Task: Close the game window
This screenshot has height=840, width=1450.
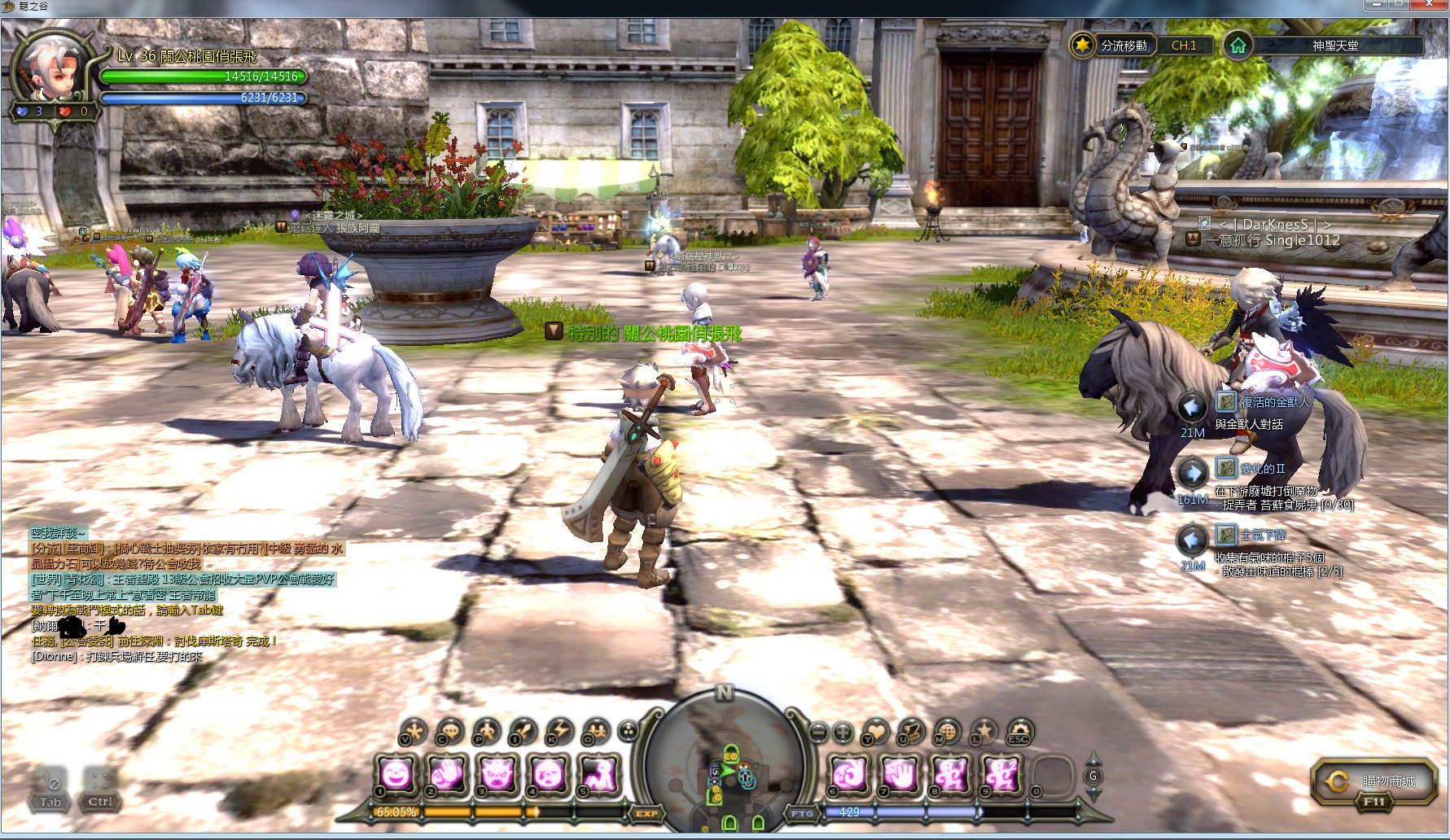Action: point(1432,5)
